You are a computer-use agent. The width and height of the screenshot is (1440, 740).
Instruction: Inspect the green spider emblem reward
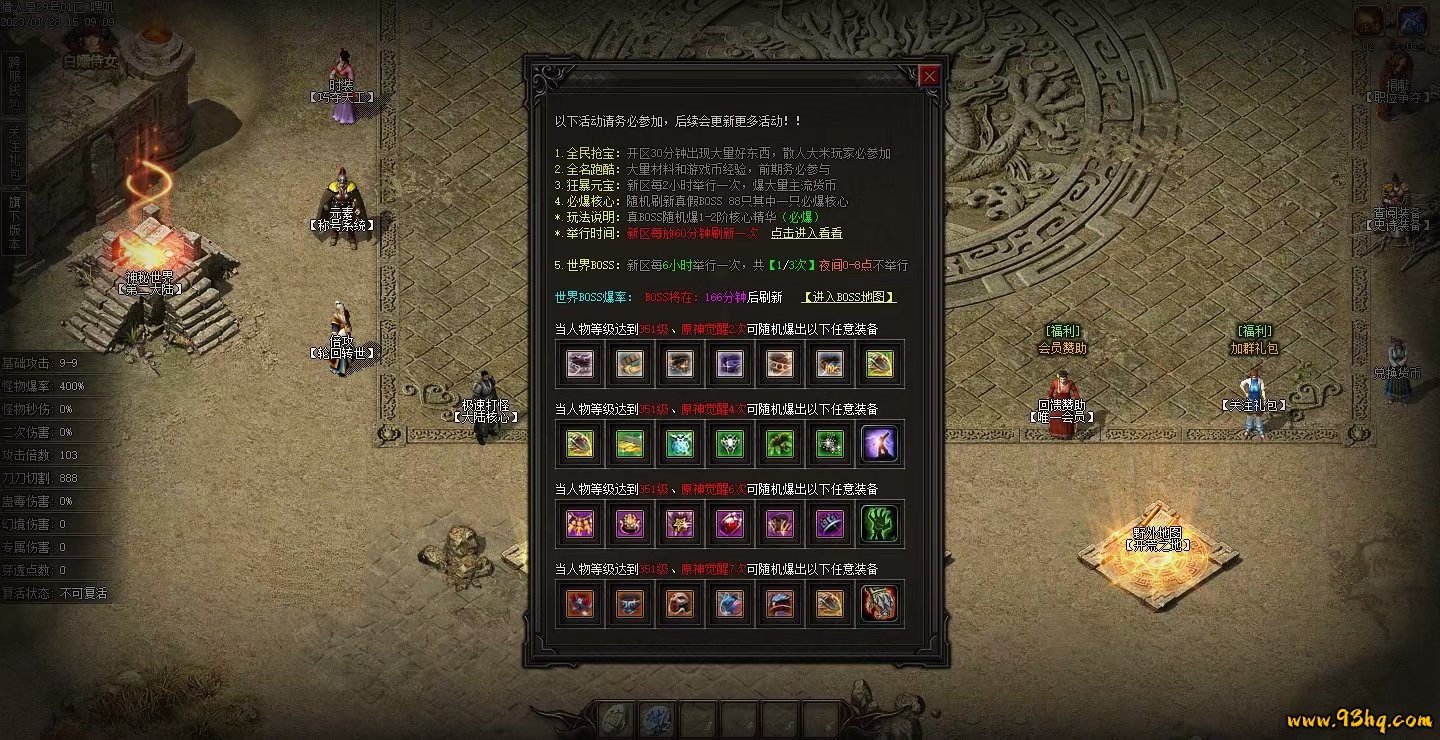pyautogui.click(x=730, y=444)
